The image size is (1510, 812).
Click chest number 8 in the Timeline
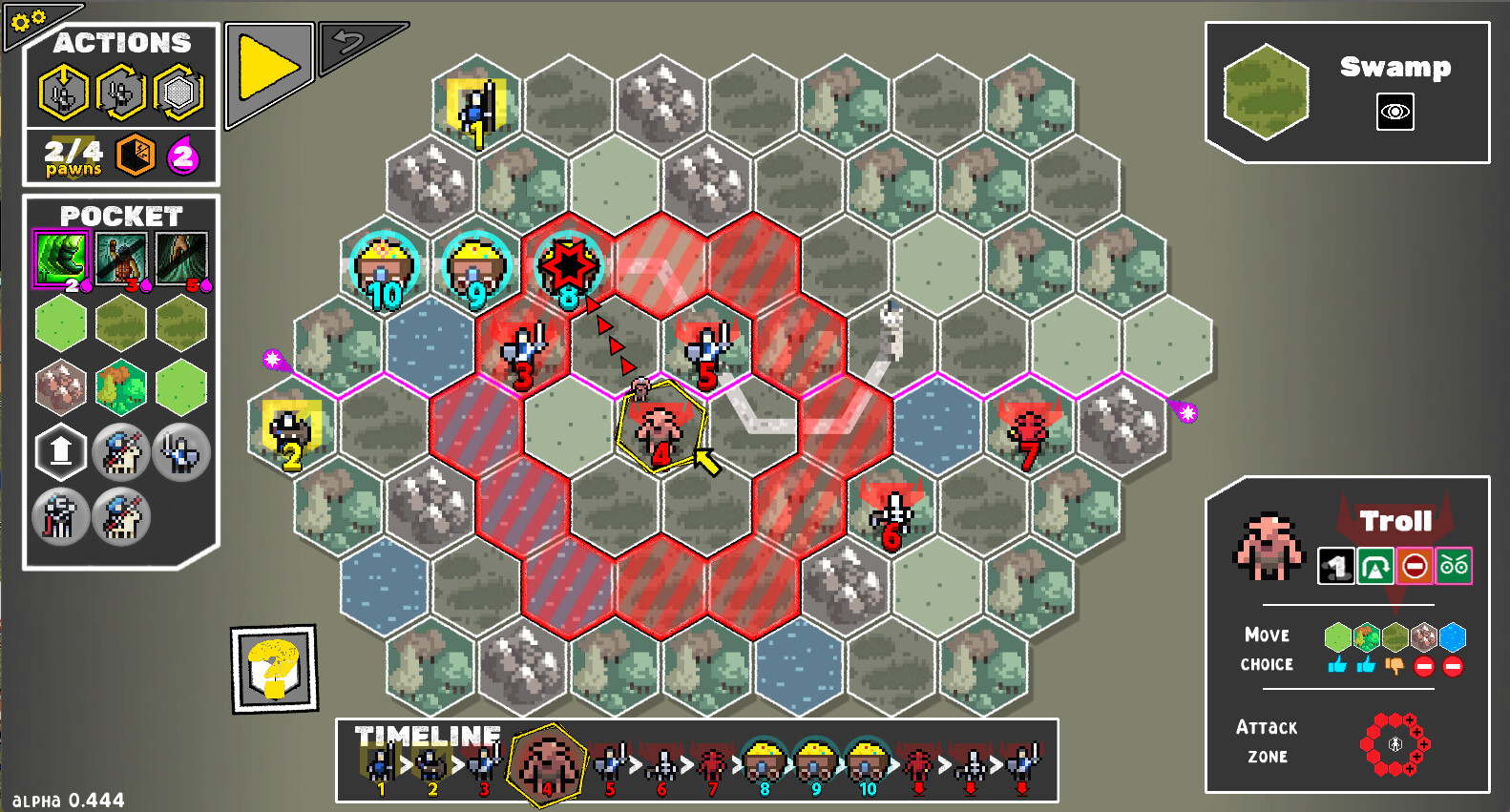pyautogui.click(x=764, y=762)
